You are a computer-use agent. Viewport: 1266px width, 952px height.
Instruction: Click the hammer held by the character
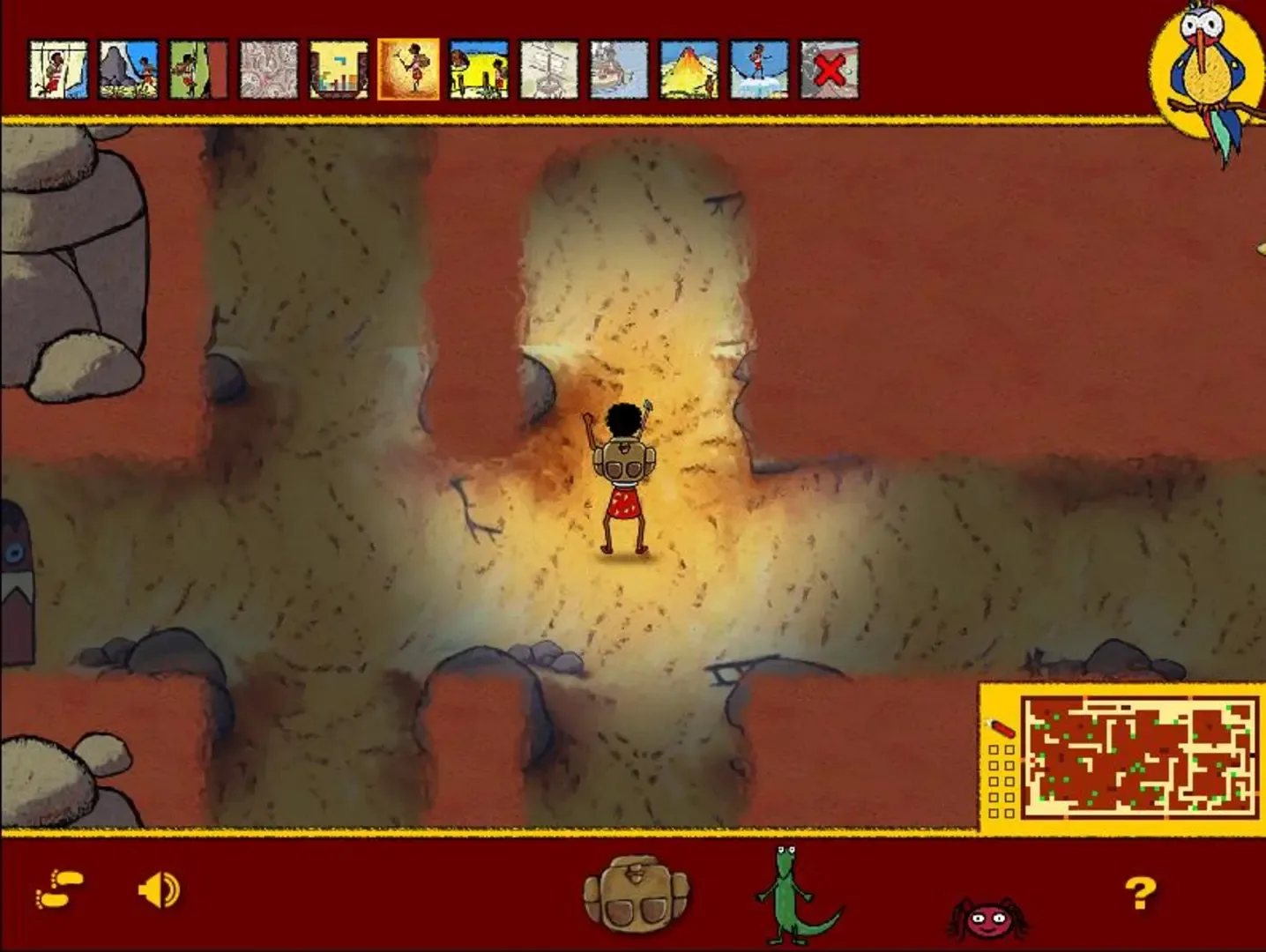coord(646,407)
